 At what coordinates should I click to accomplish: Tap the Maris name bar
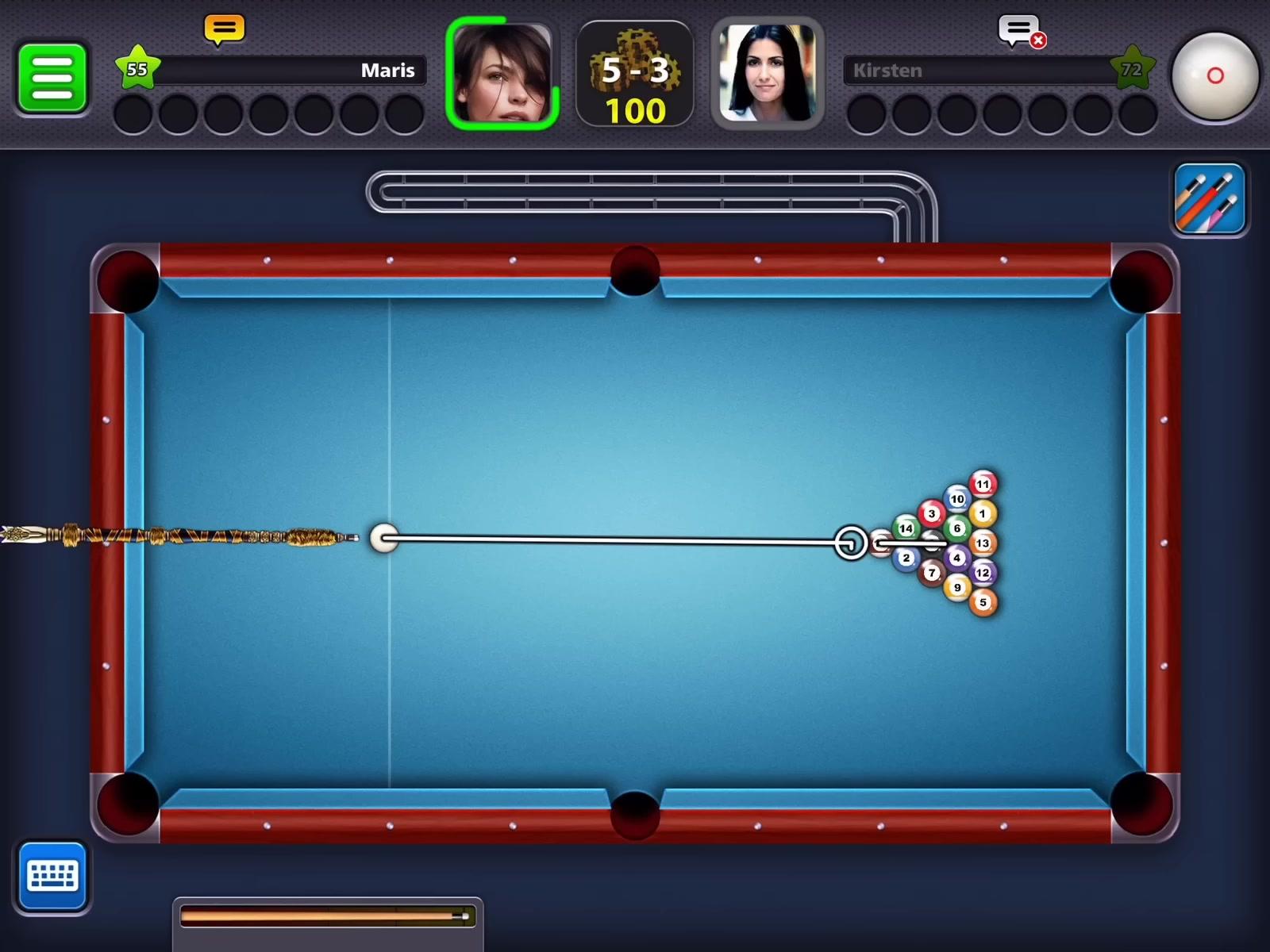click(x=294, y=71)
